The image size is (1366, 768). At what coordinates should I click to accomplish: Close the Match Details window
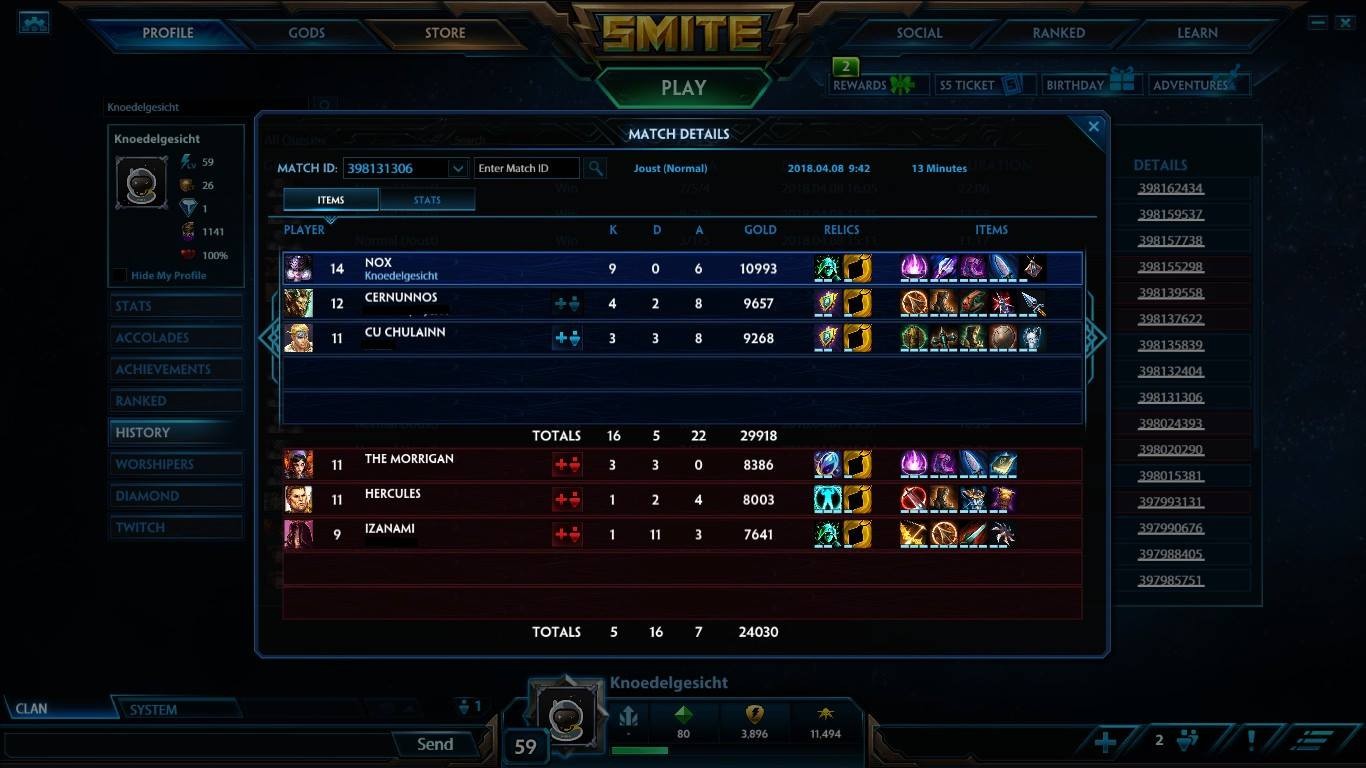(x=1093, y=127)
